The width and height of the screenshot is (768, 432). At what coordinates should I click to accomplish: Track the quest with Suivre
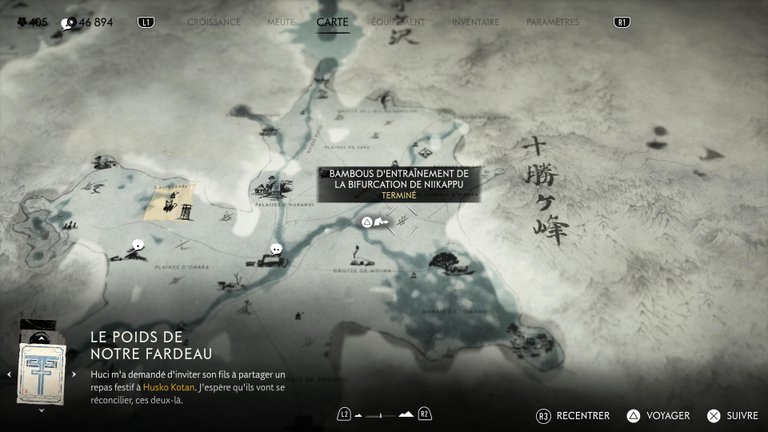[732, 415]
